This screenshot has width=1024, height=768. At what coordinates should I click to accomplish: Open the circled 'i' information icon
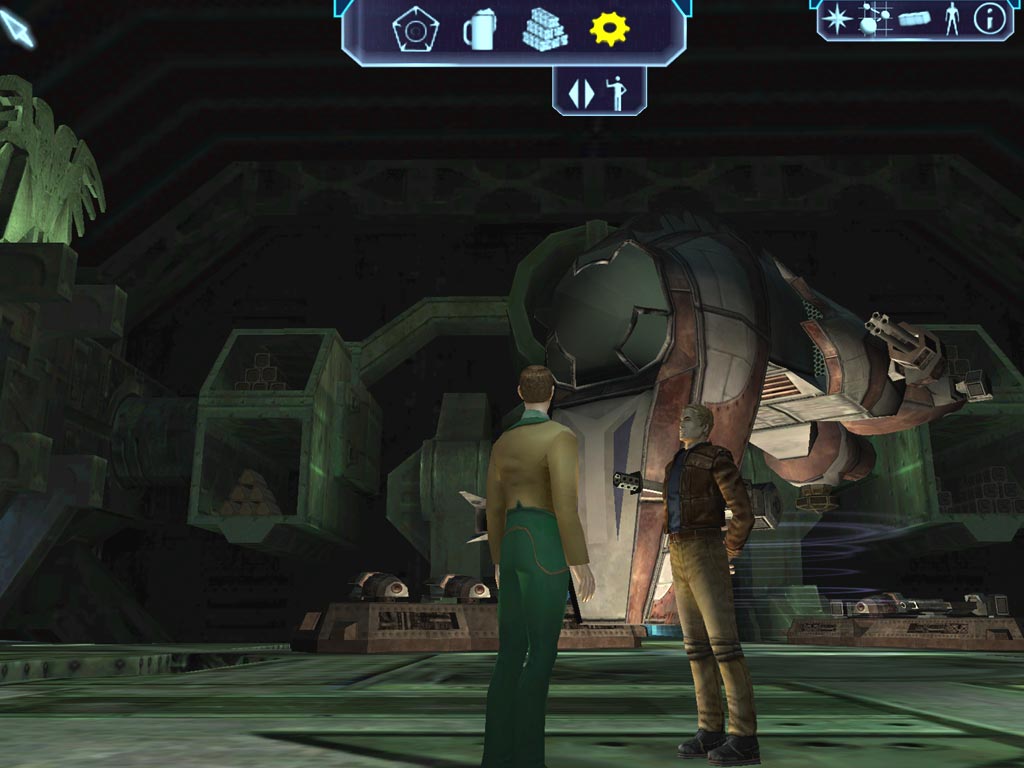(x=989, y=19)
